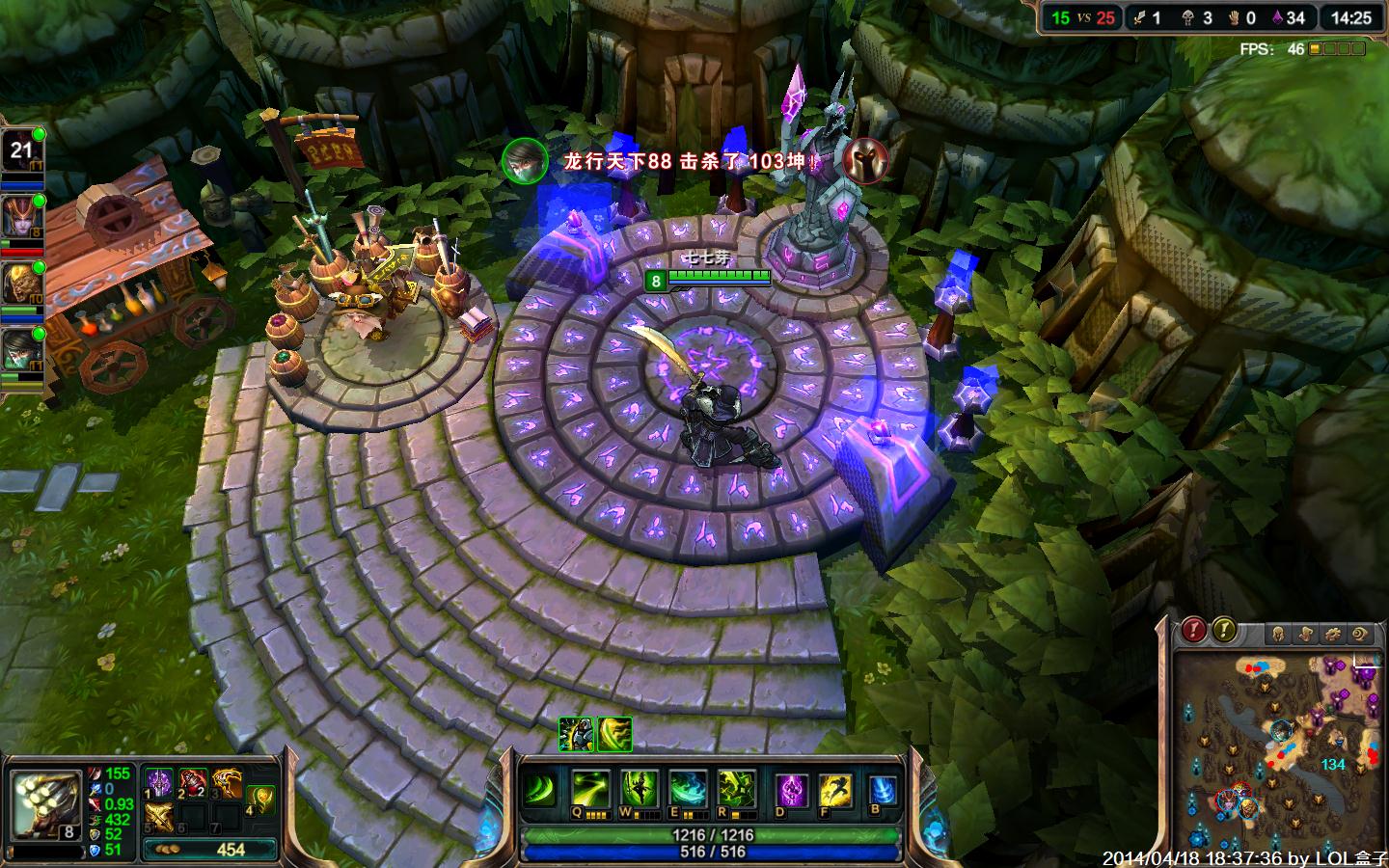Viewport: 1389px width, 868px height.
Task: Place the yellow trinket ward in slot 4
Action: coord(260,799)
